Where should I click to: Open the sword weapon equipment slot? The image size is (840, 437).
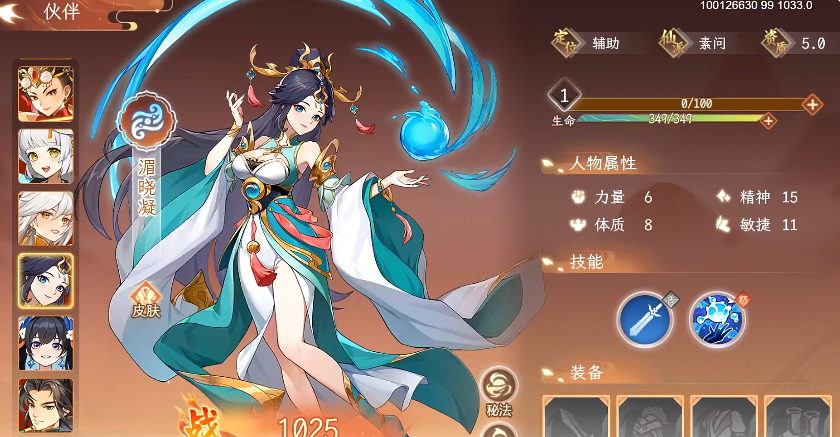(x=575, y=417)
